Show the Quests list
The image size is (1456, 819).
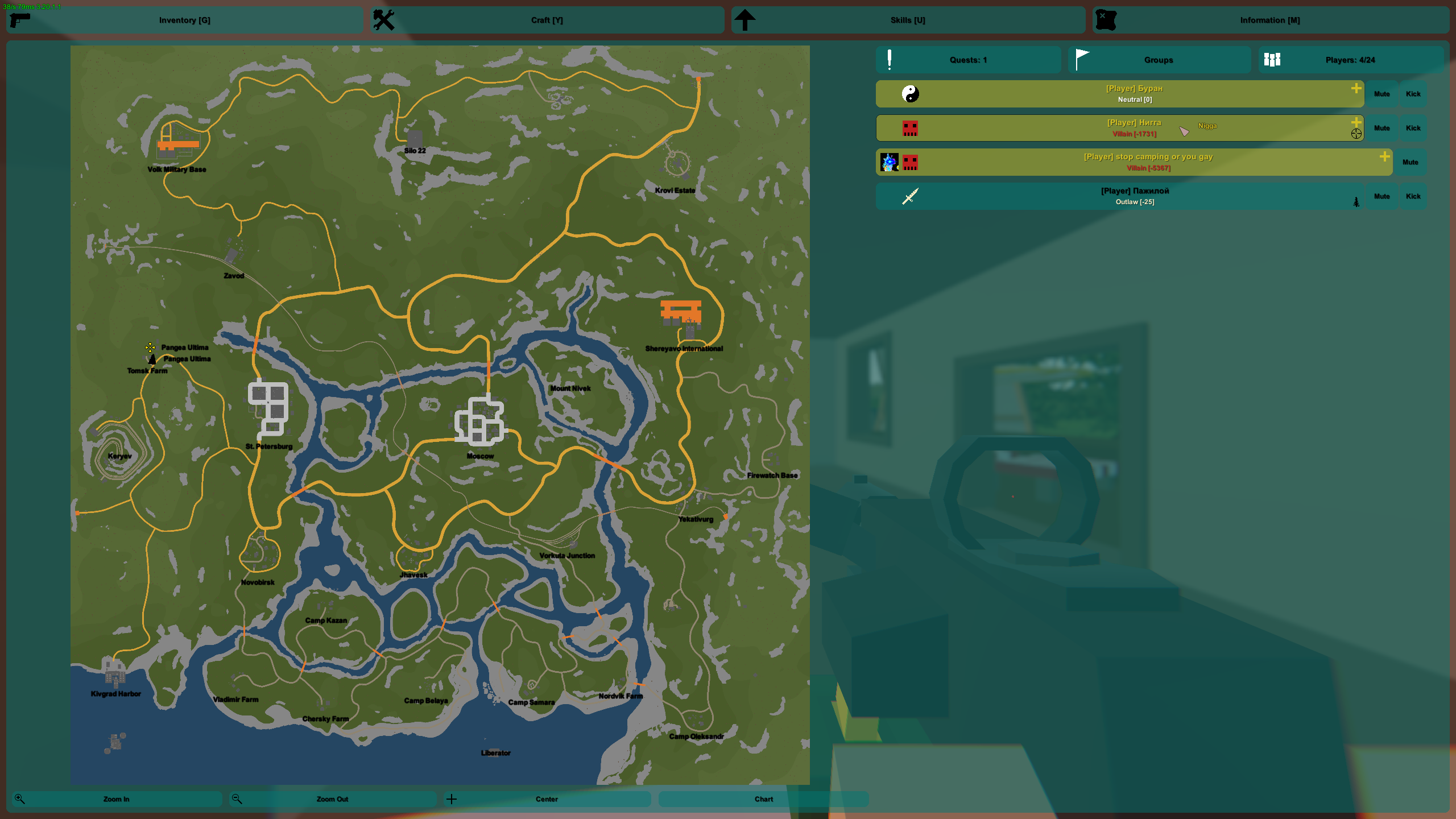pyautogui.click(x=968, y=60)
